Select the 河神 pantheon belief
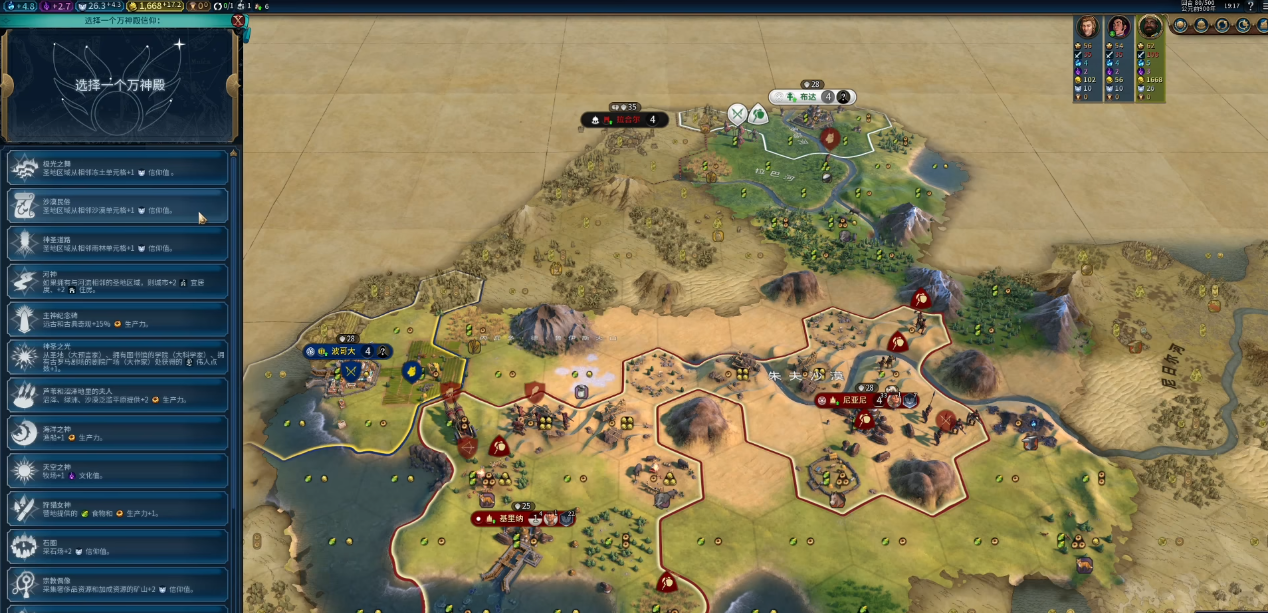Screen dimensions: 1268x613 point(118,283)
